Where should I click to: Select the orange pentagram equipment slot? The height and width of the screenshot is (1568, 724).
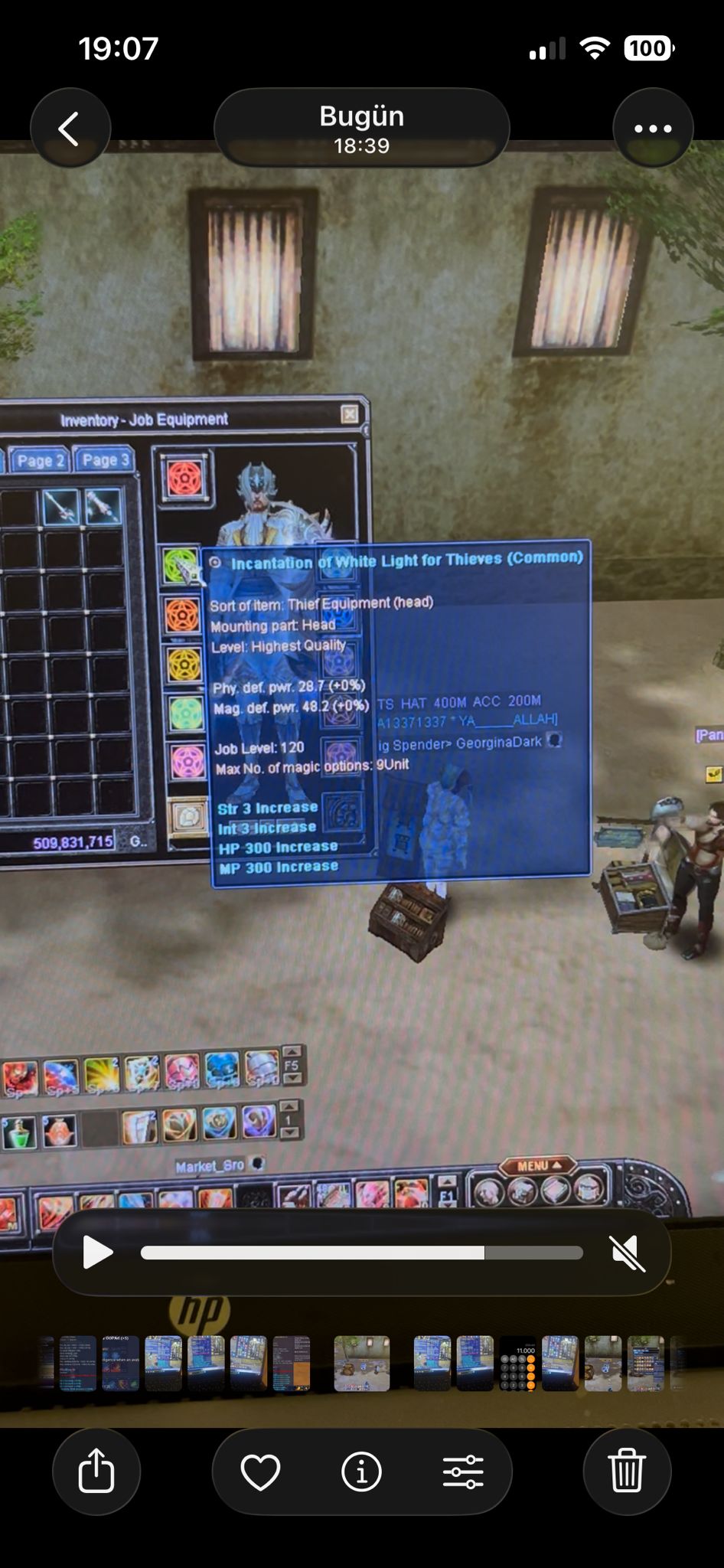[183, 616]
